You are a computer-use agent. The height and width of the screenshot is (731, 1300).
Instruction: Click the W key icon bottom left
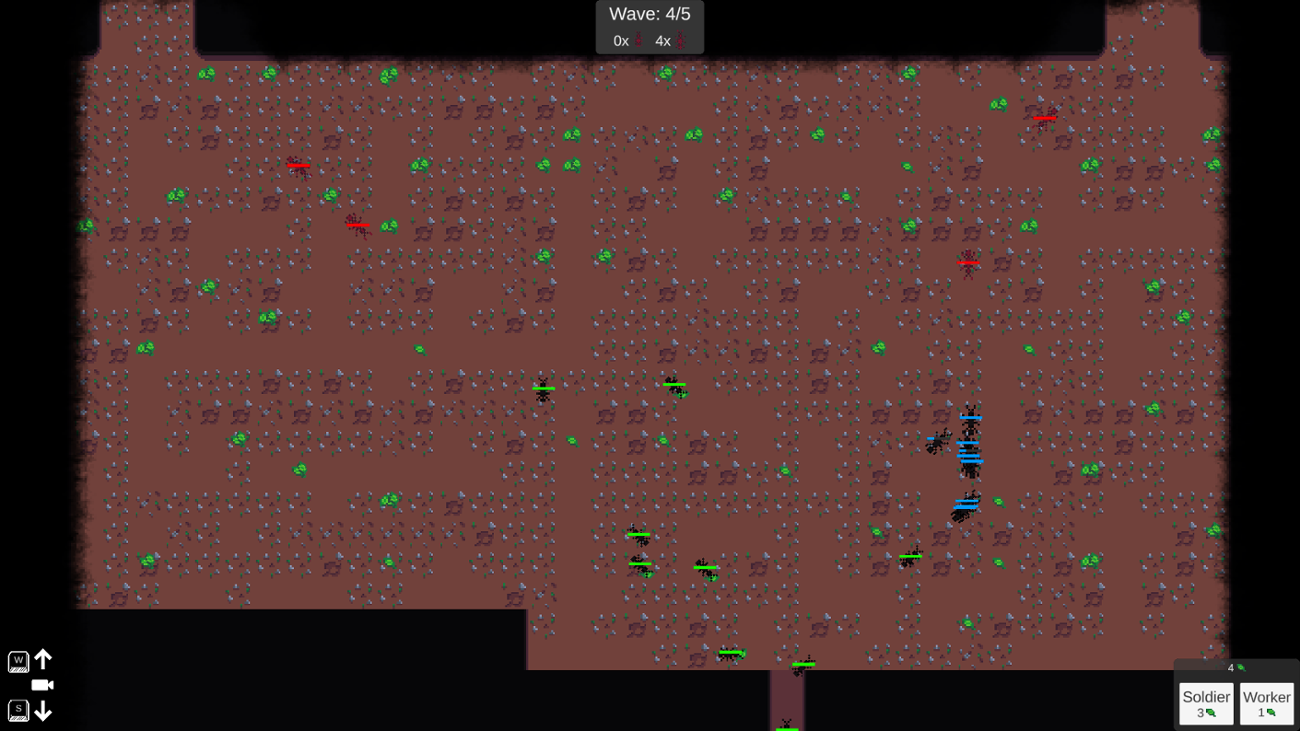[x=18, y=660]
